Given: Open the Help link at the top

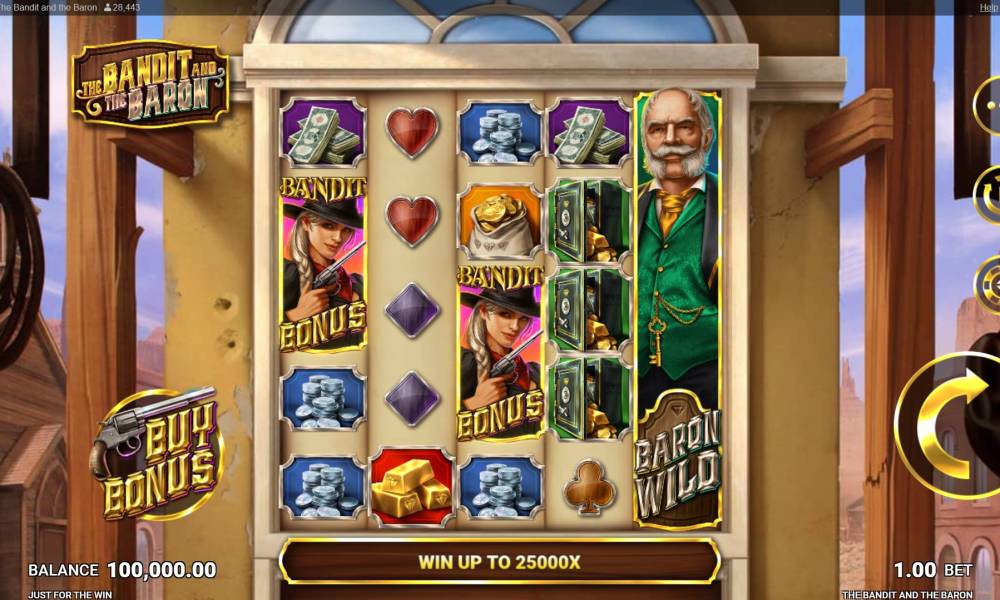Looking at the screenshot, I should (x=989, y=7).
